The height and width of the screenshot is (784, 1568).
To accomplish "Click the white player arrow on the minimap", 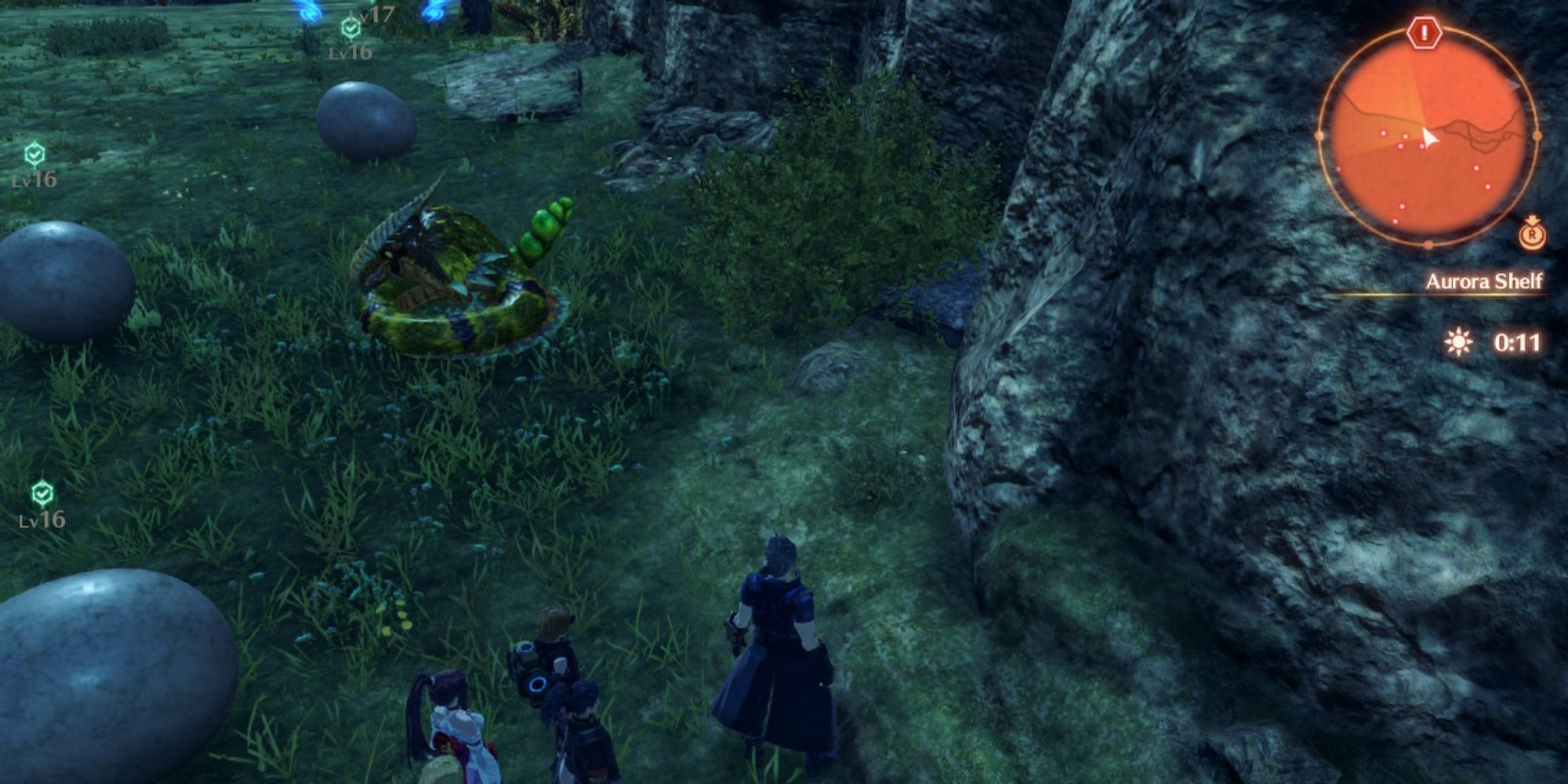I will pyautogui.click(x=1429, y=137).
